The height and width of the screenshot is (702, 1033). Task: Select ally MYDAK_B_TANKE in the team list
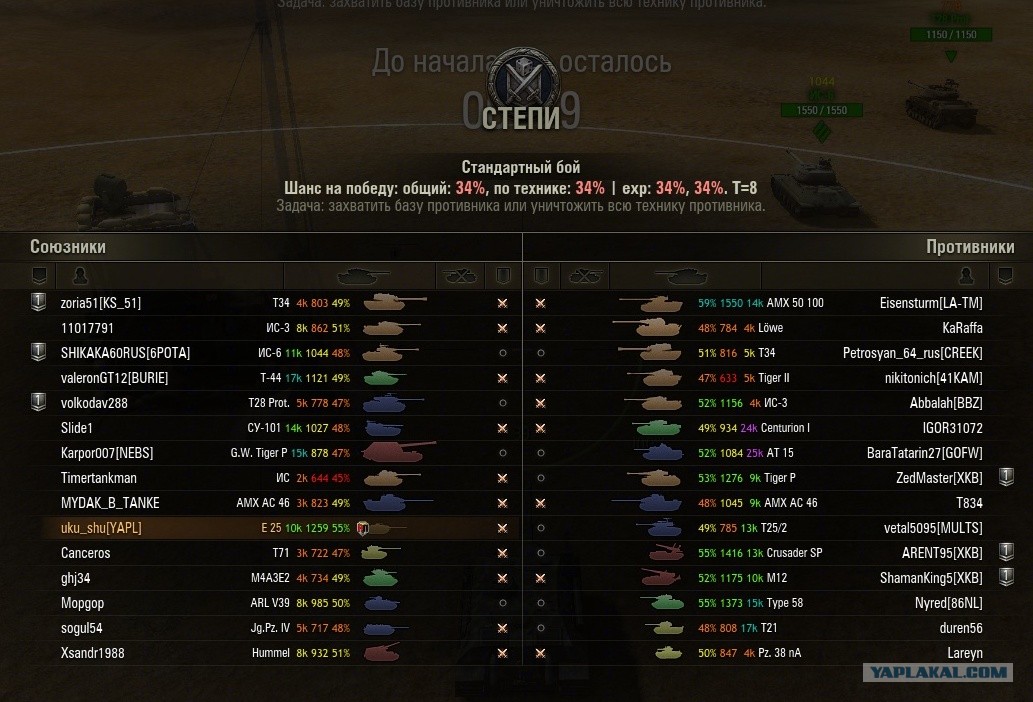110,503
